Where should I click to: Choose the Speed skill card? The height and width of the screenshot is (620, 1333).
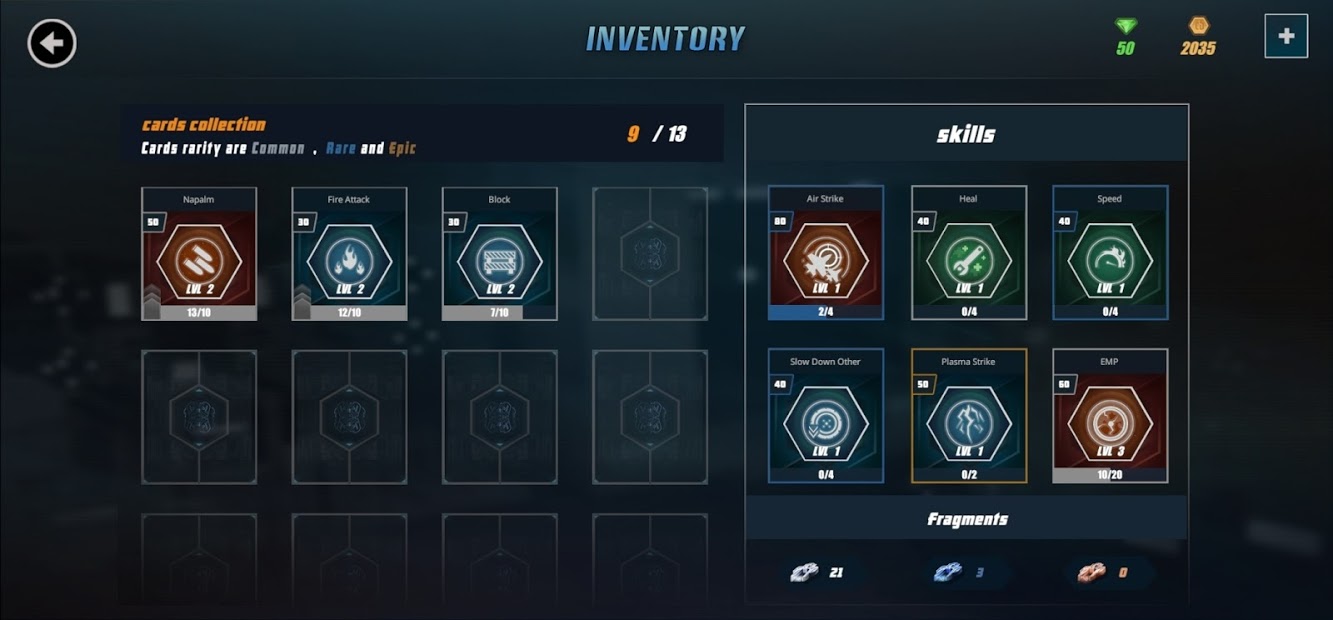1110,253
